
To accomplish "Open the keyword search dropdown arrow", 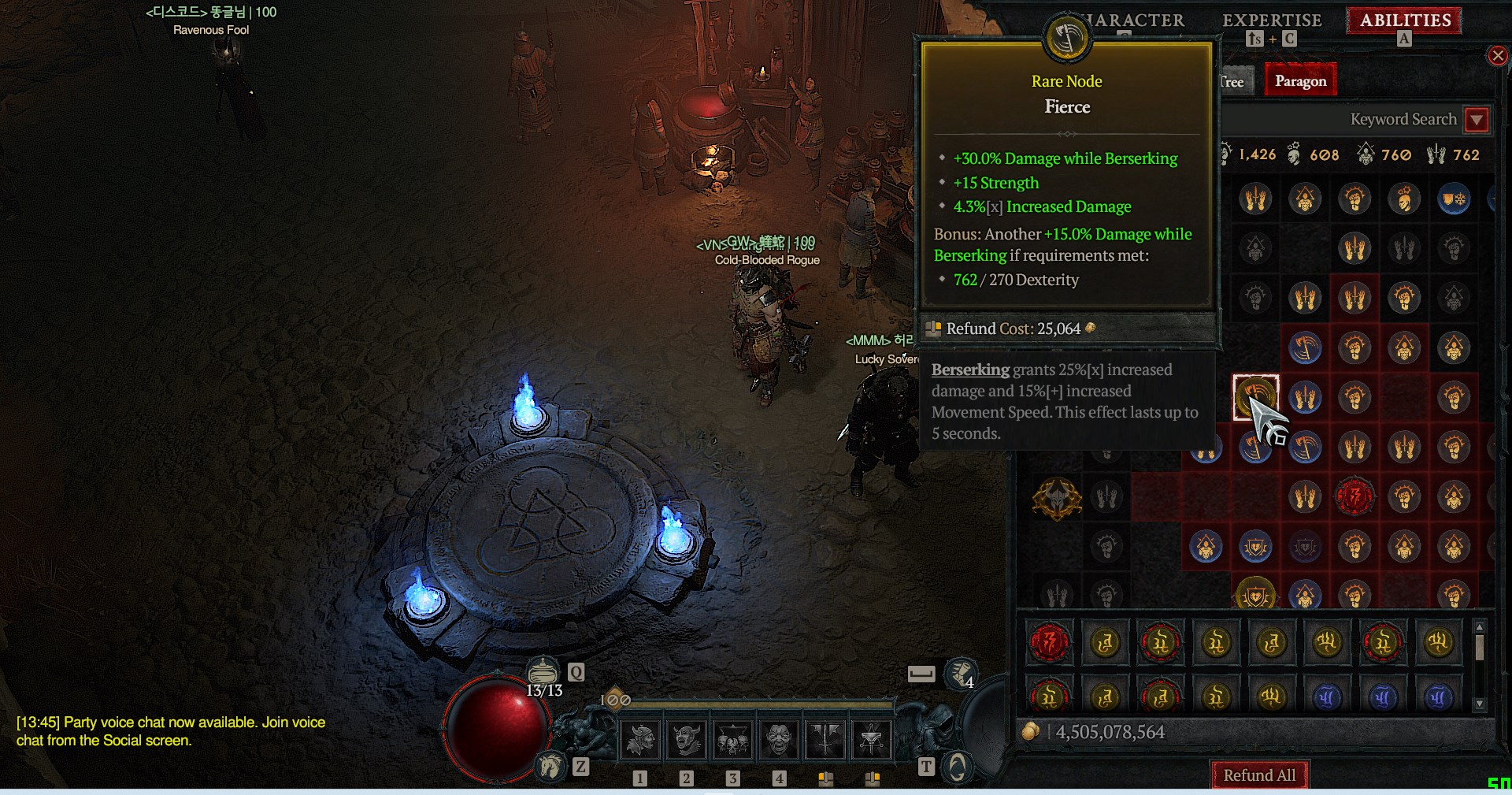I will (1477, 120).
